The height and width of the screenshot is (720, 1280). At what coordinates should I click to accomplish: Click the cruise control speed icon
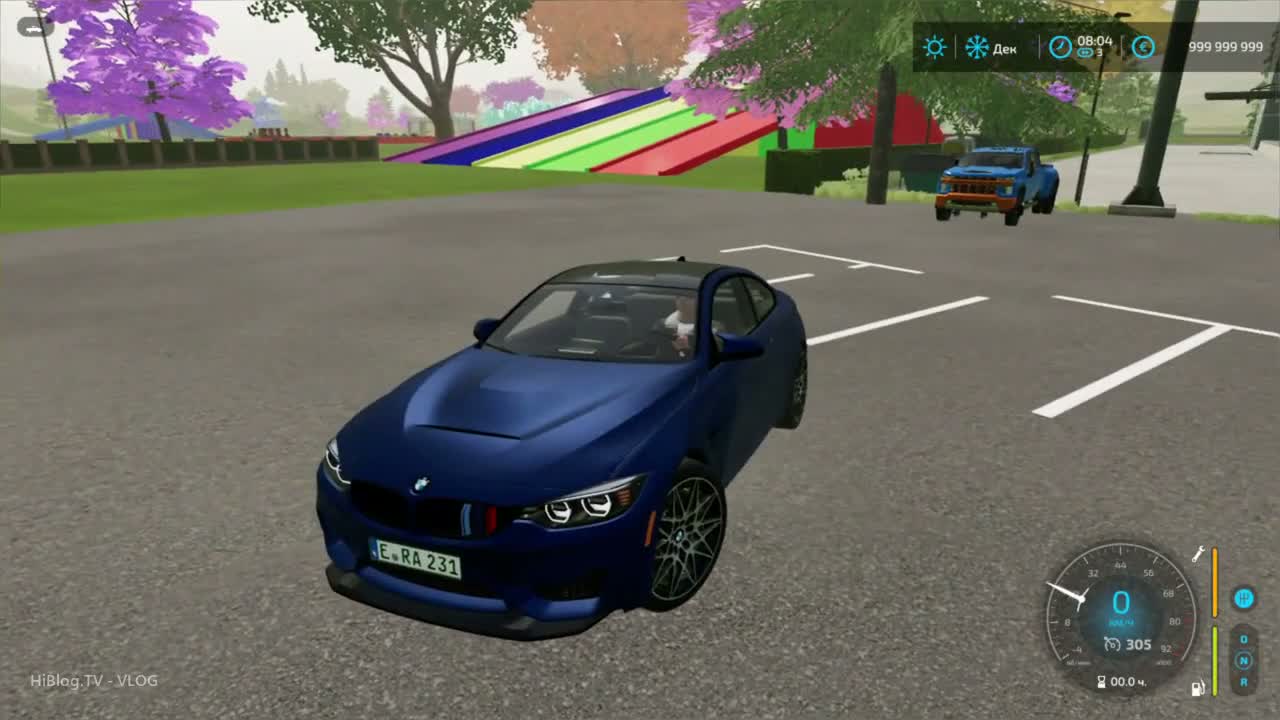click(1112, 645)
